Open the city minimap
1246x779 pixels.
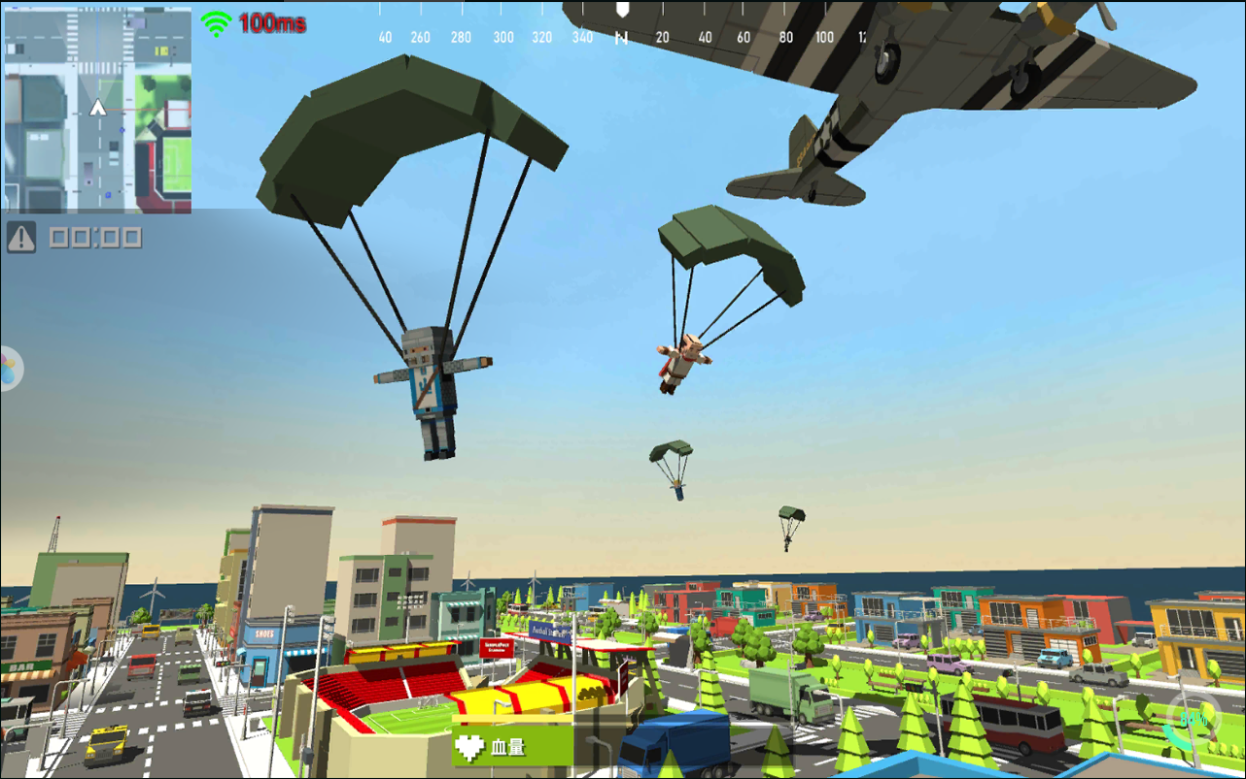tap(97, 109)
